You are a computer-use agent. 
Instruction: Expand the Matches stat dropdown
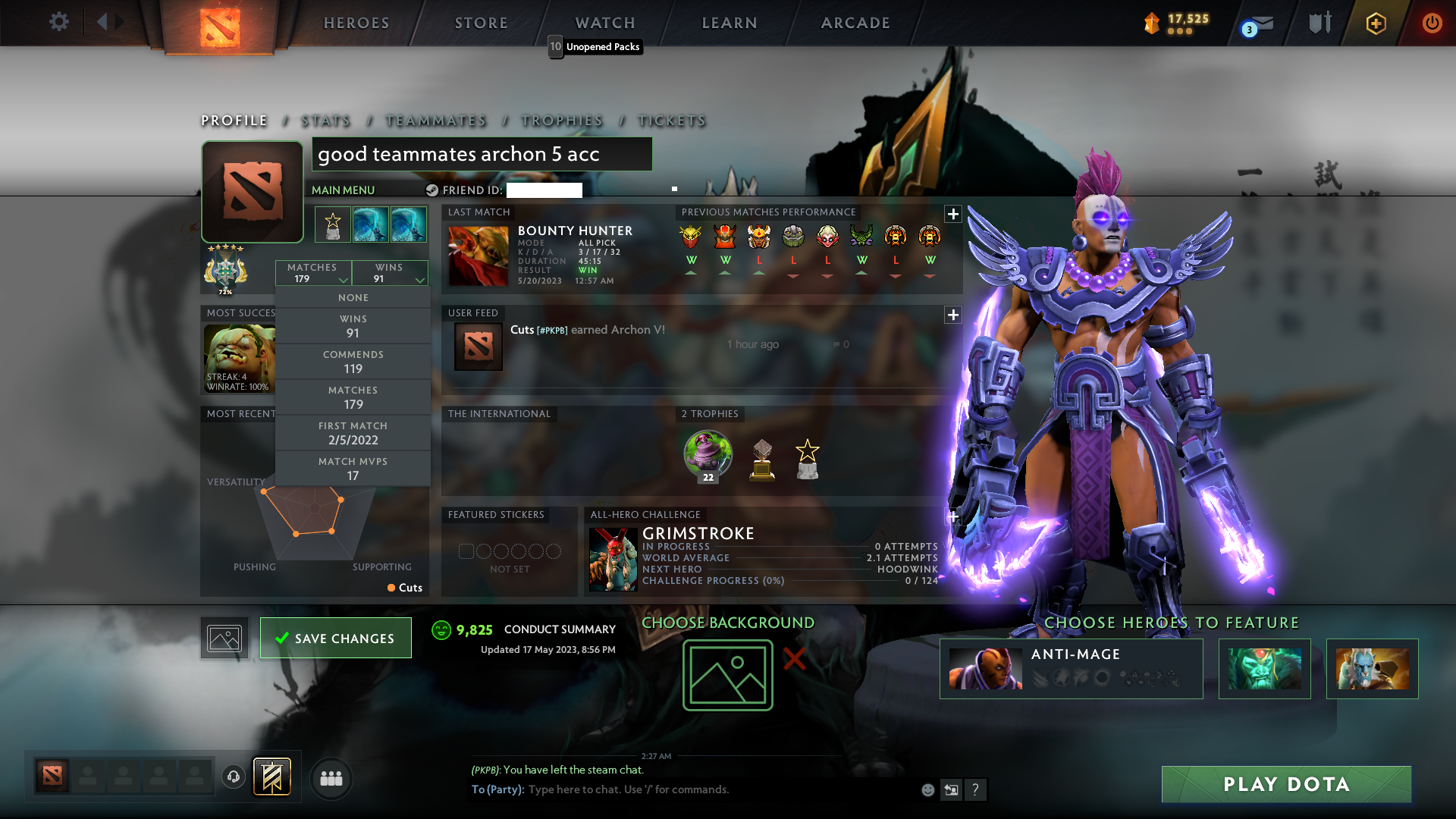313,273
